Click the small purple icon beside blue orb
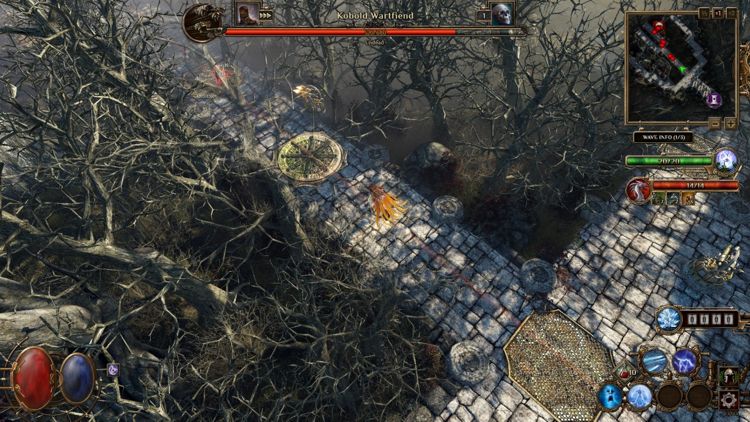Screen dimensions: 750x422 [x=112, y=369]
